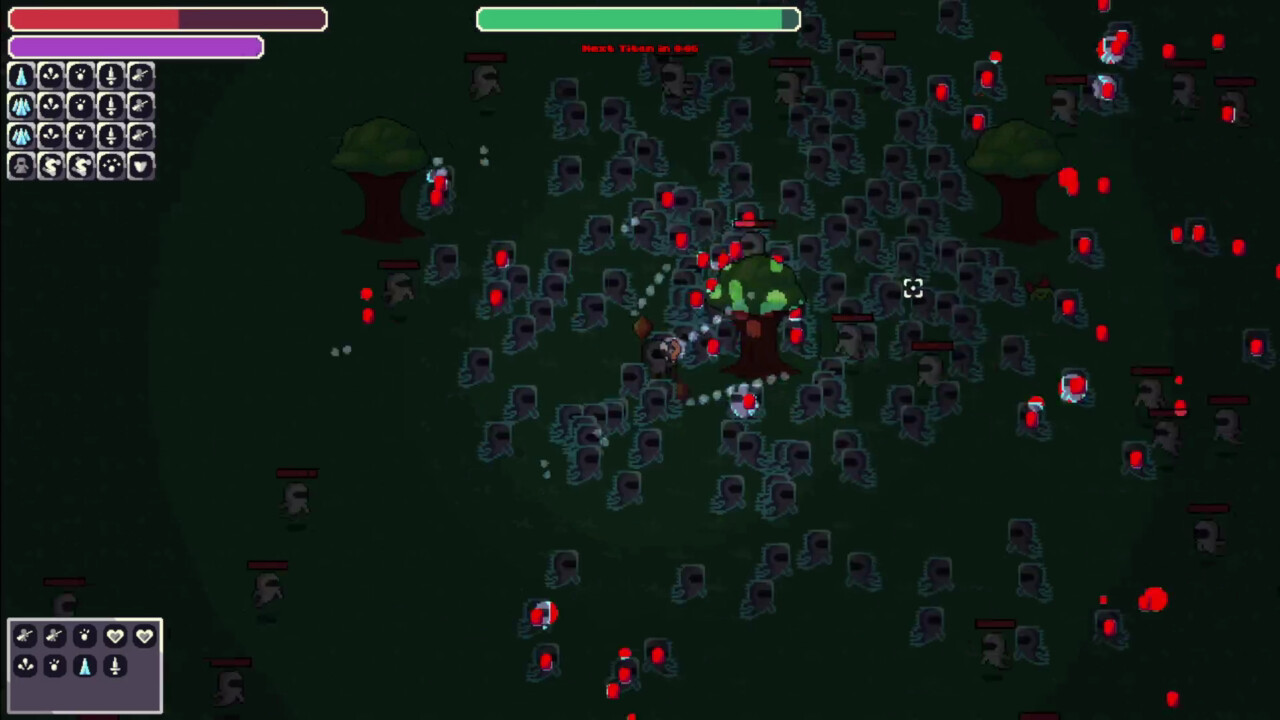Image resolution: width=1280 pixels, height=720 pixels.
Task: Select the ghost character icon in the bottom skill row
Action: [x=21, y=166]
